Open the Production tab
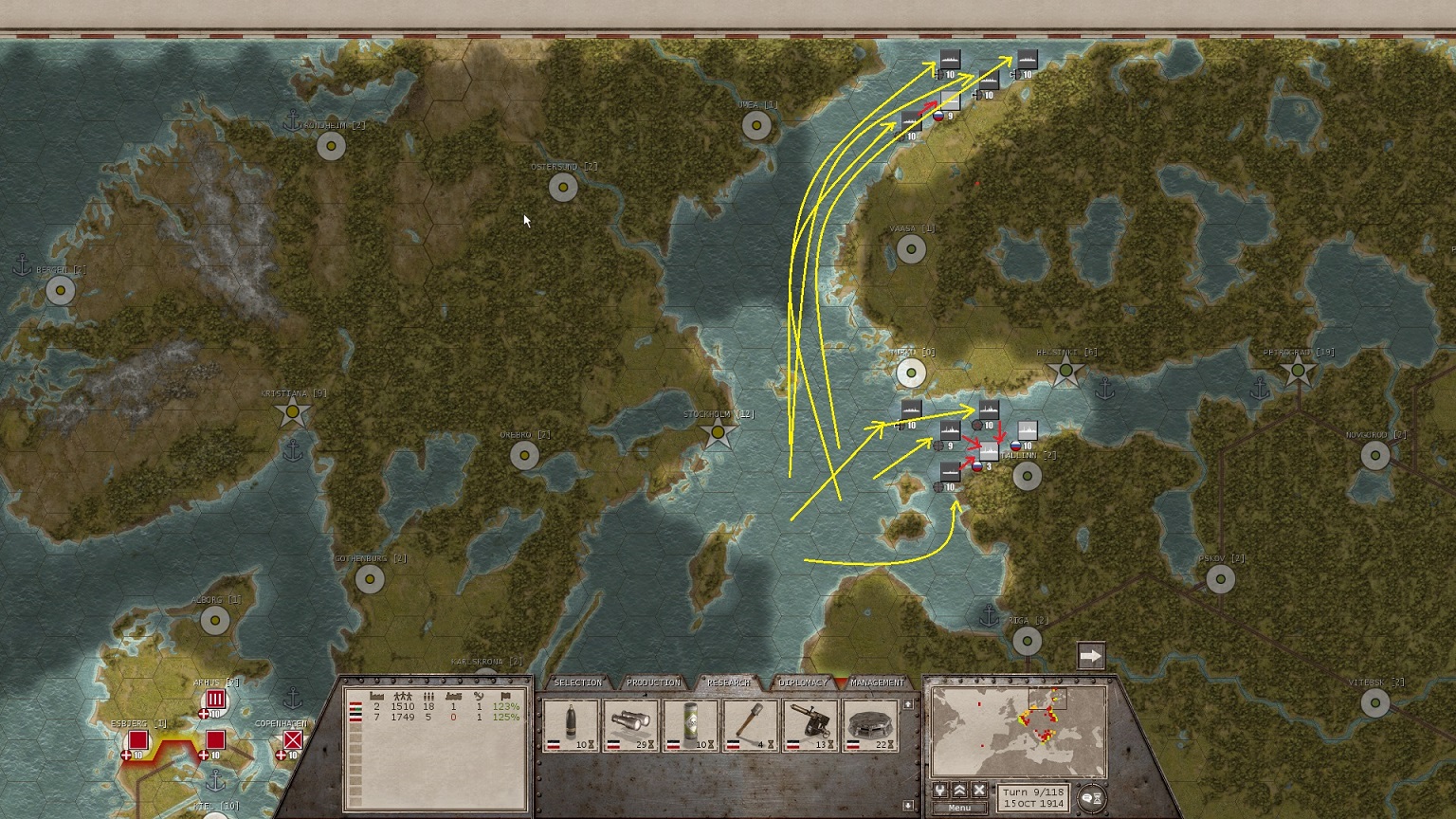This screenshot has width=1456, height=819. pos(653,682)
